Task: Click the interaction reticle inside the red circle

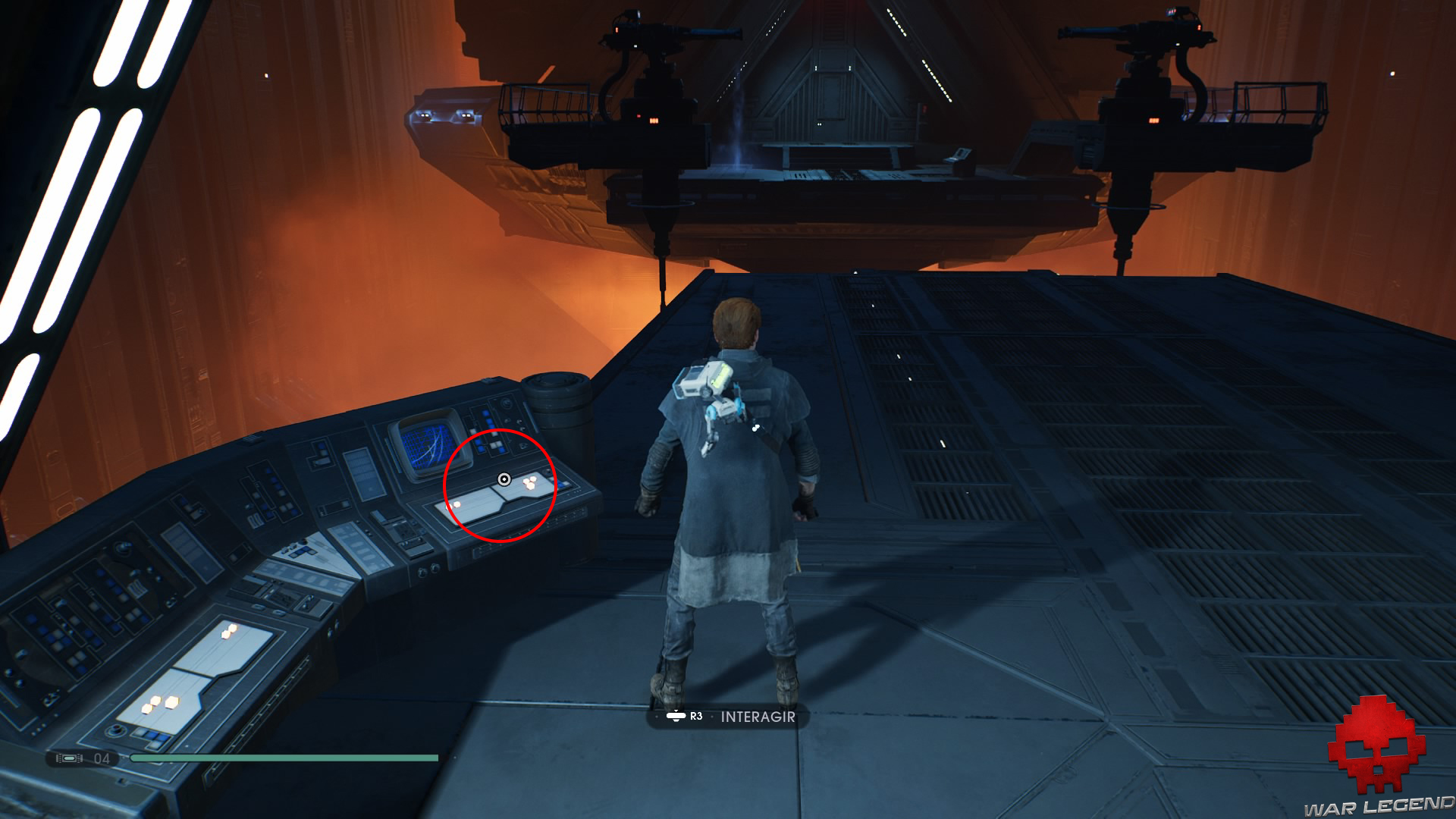Action: [x=503, y=478]
